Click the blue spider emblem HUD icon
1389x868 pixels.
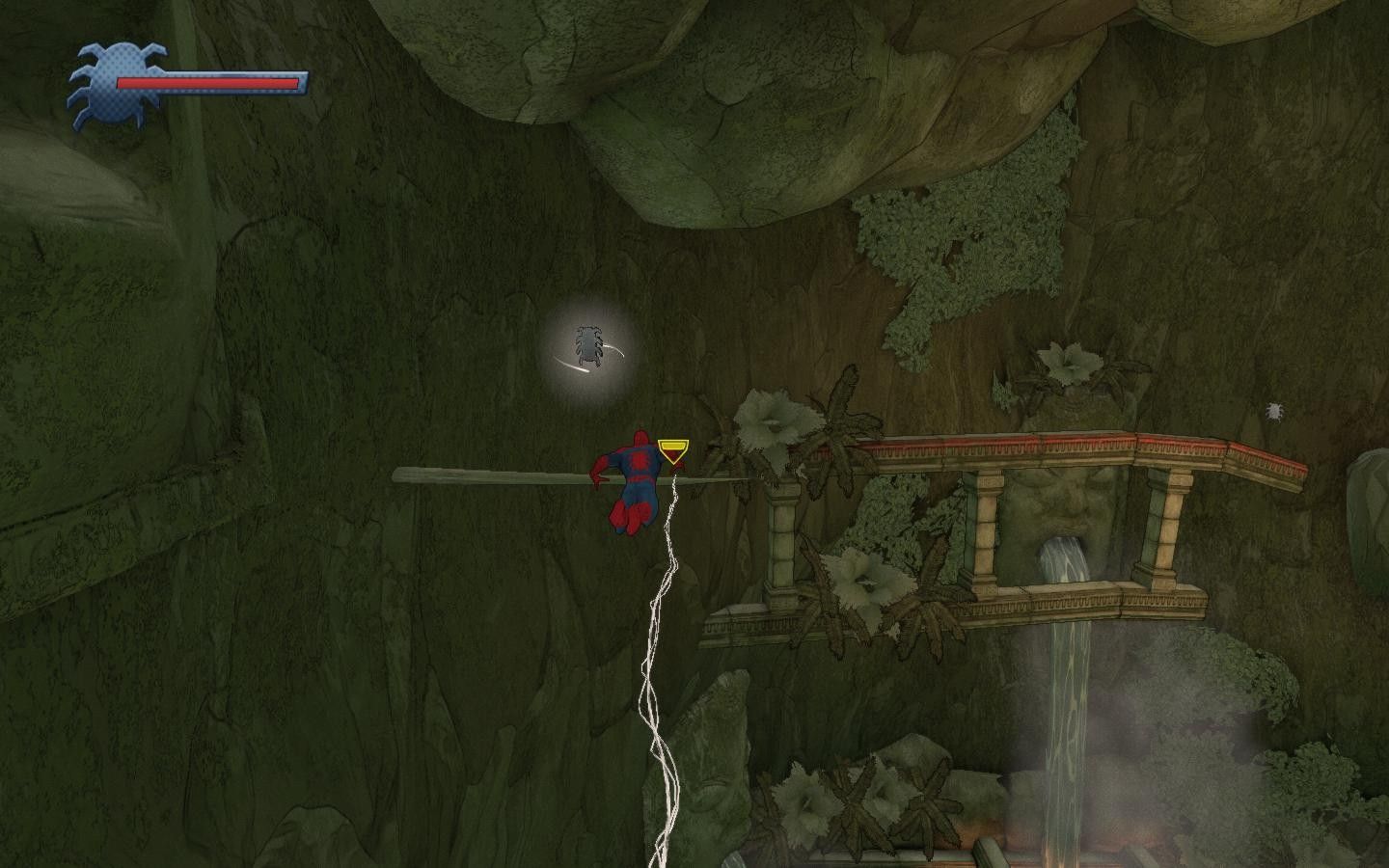[94, 85]
